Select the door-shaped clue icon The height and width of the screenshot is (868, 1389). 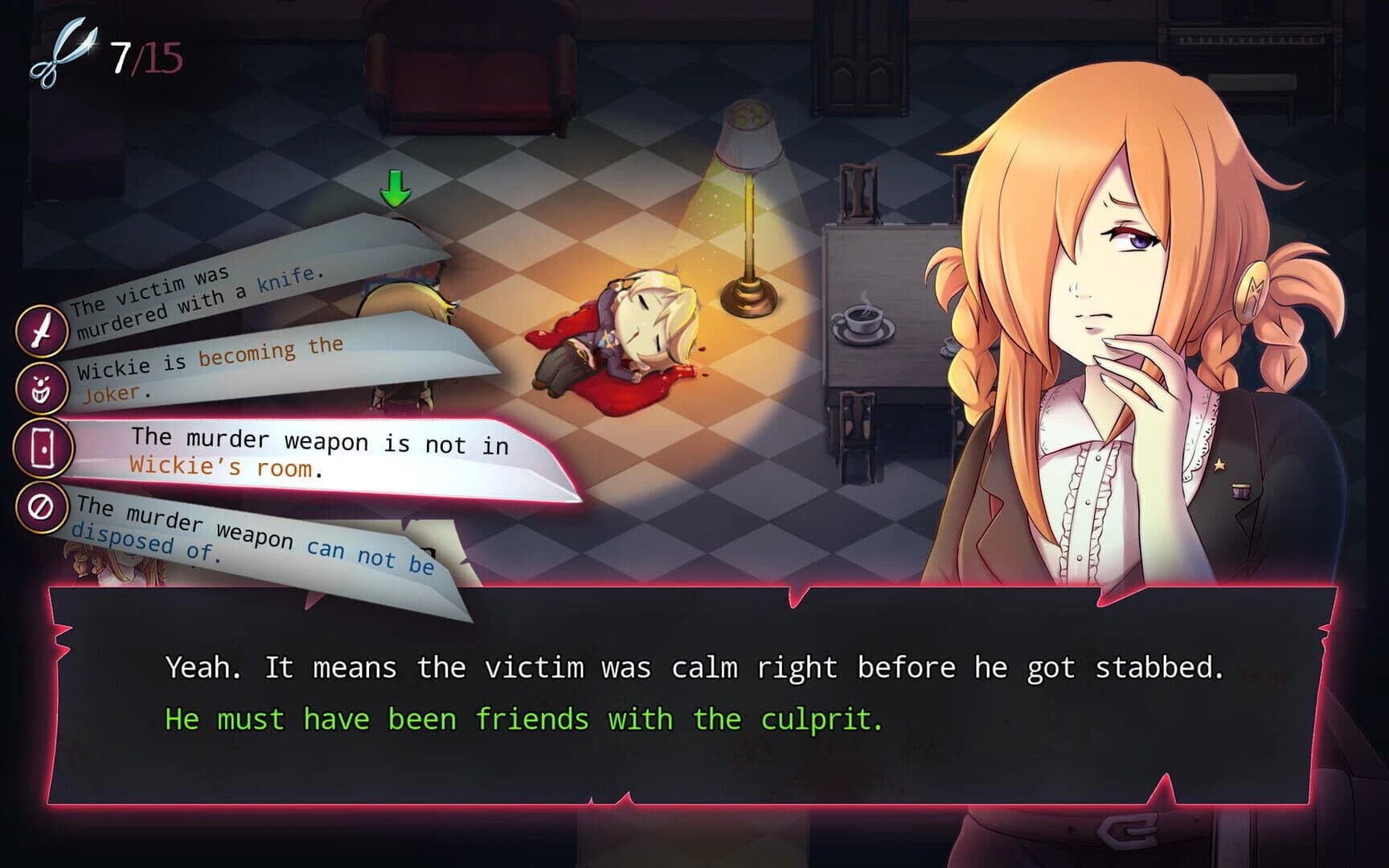[43, 445]
